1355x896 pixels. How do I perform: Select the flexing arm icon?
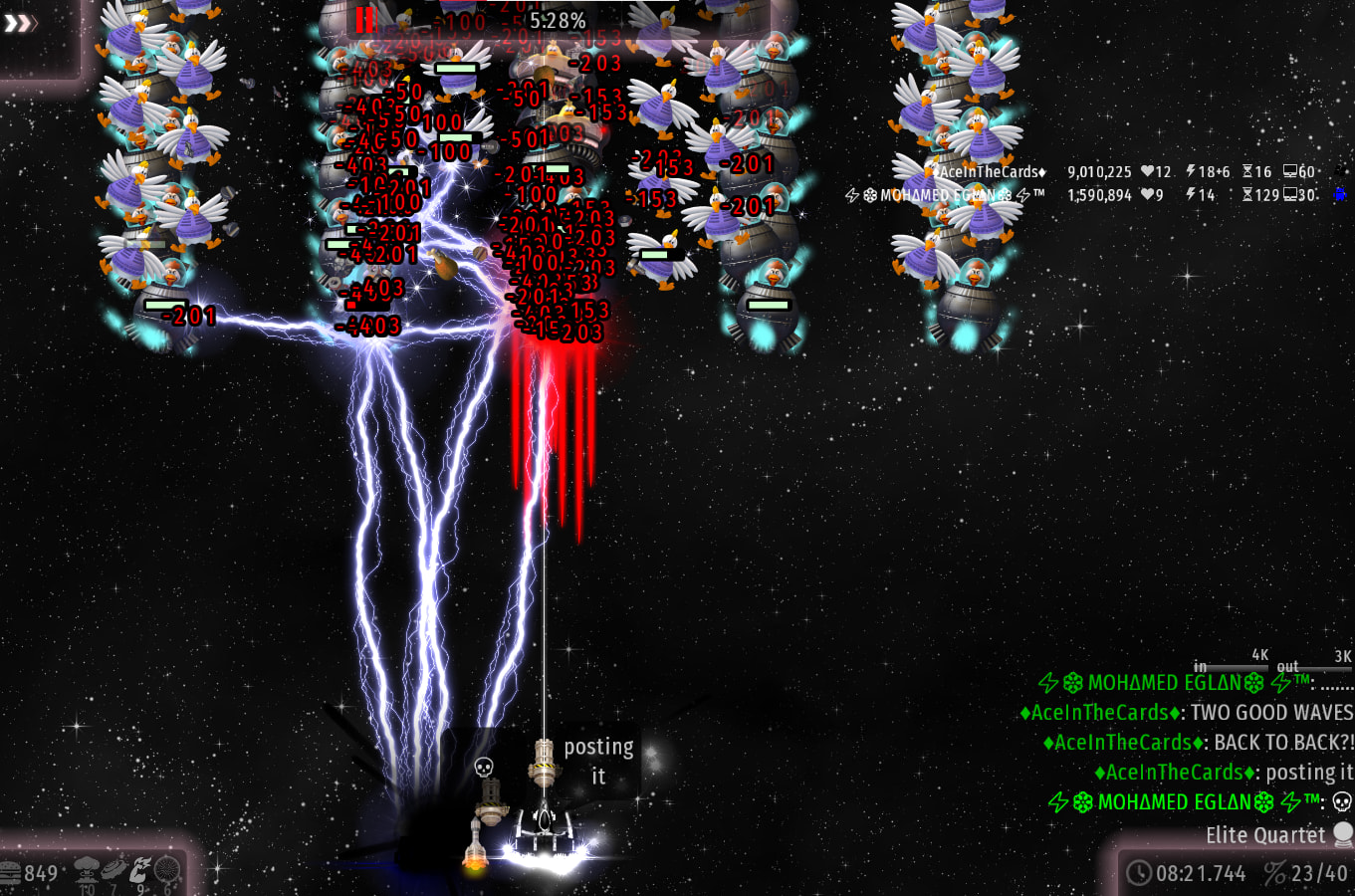(140, 868)
